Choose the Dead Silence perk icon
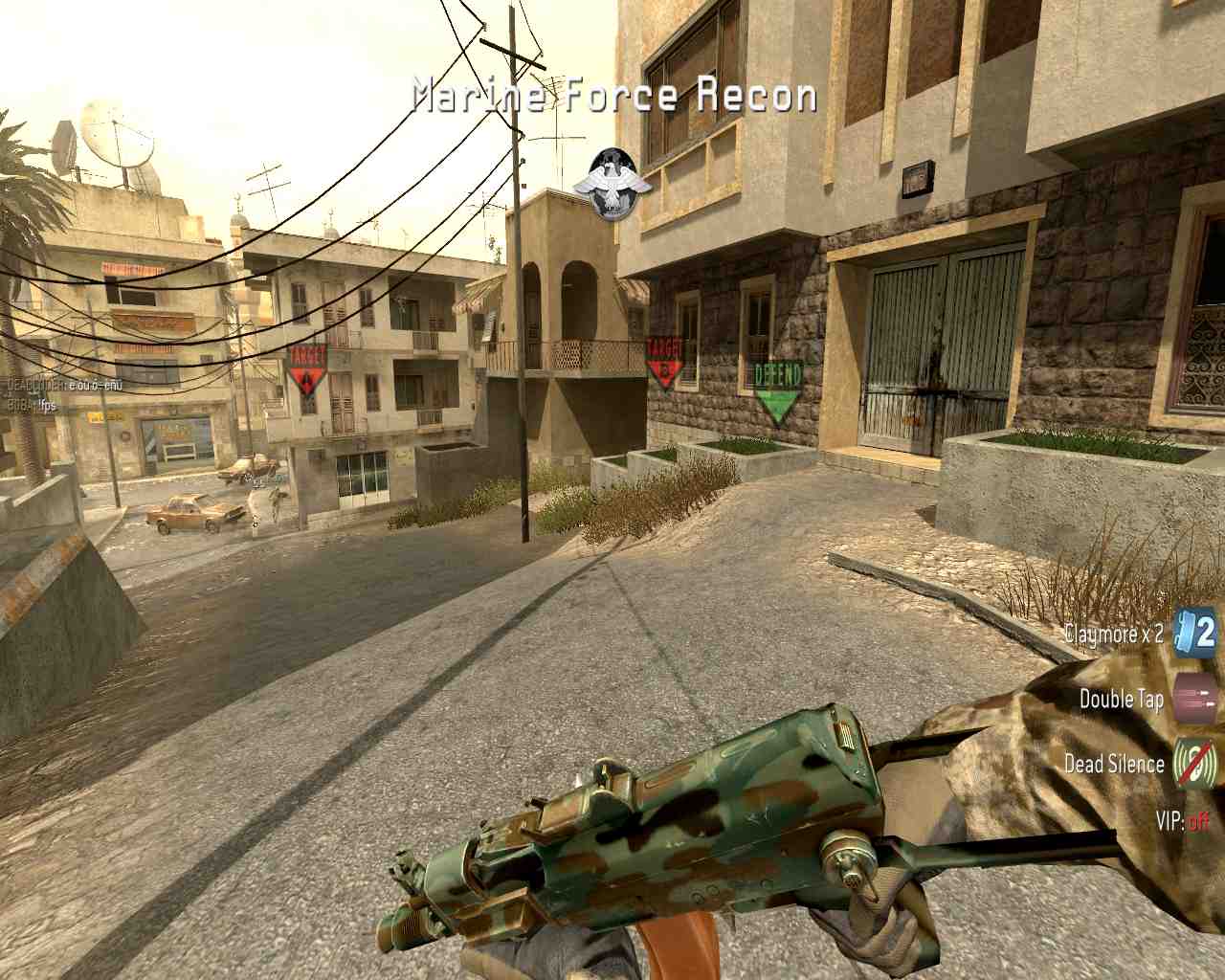Viewport: 1225px width, 980px height. [1194, 763]
